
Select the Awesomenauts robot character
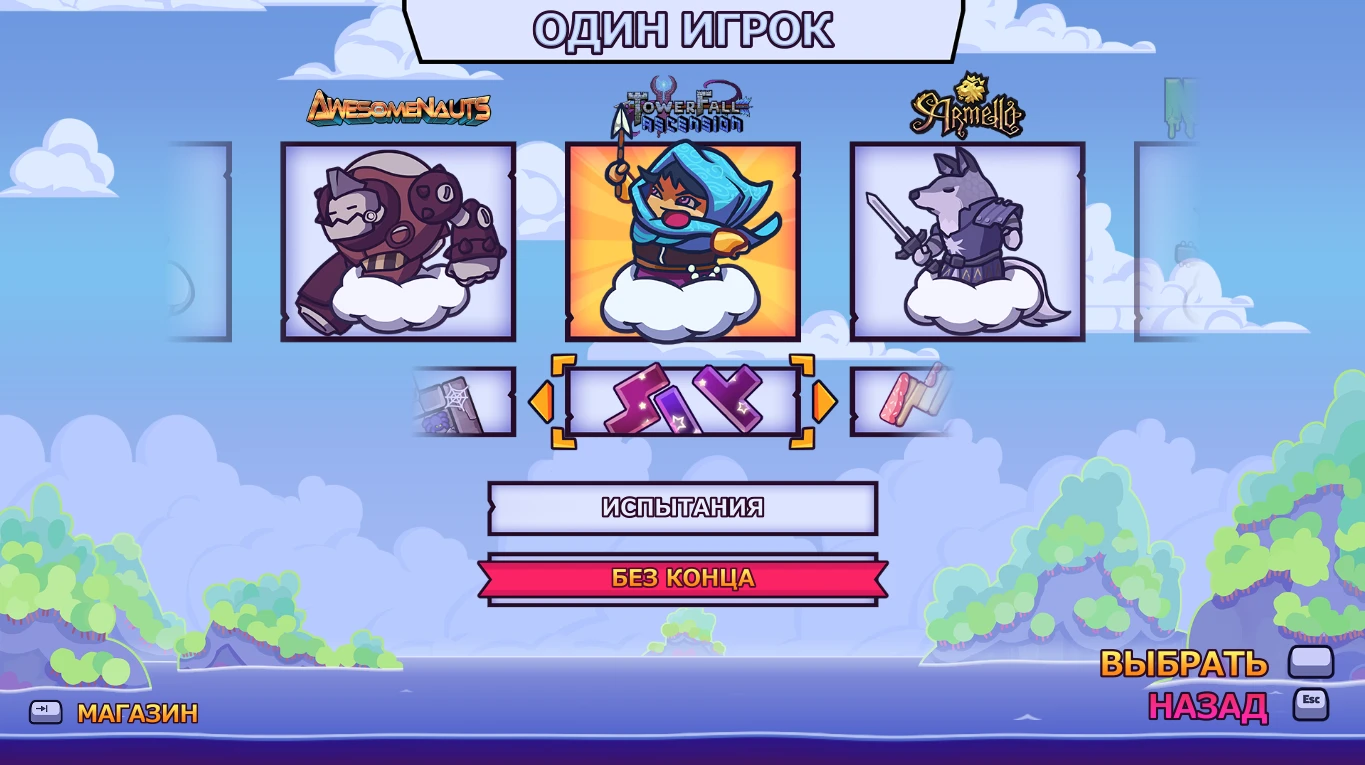(398, 240)
